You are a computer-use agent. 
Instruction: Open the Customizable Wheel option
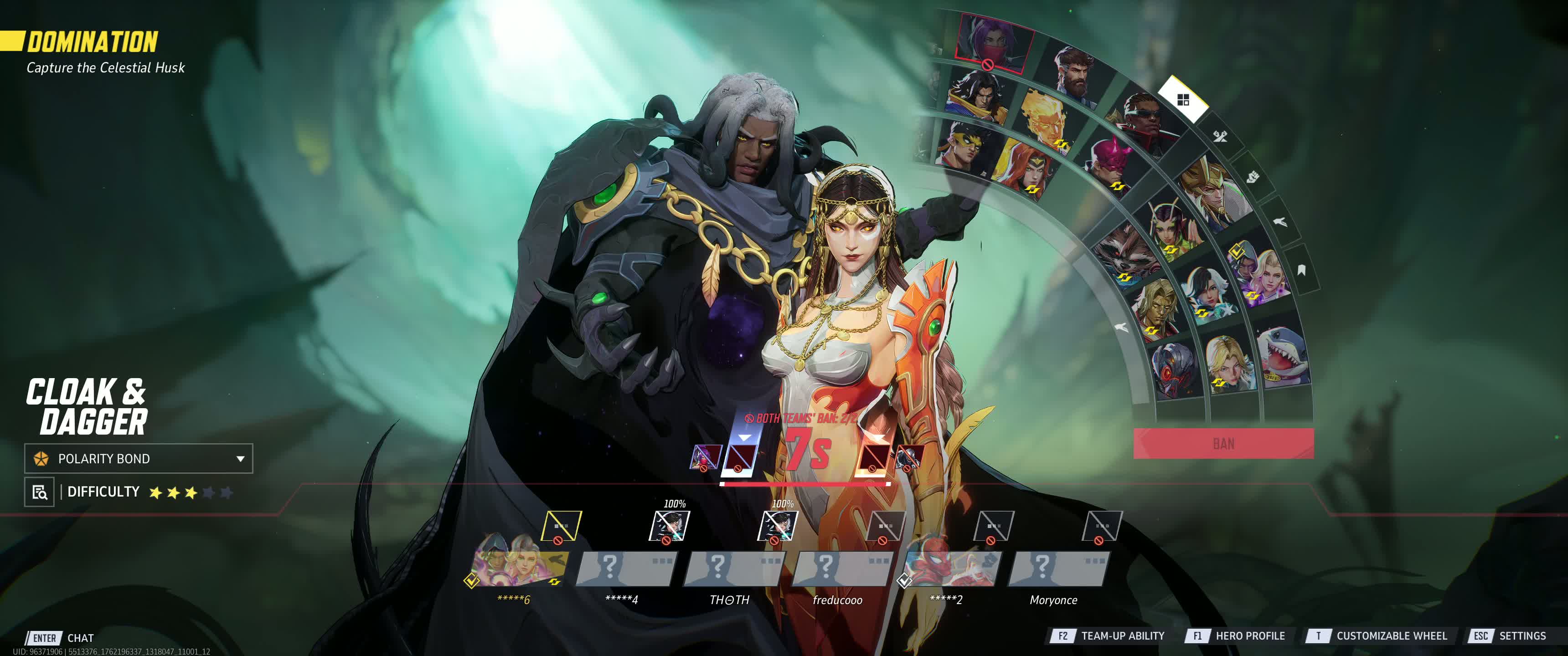click(1377, 636)
